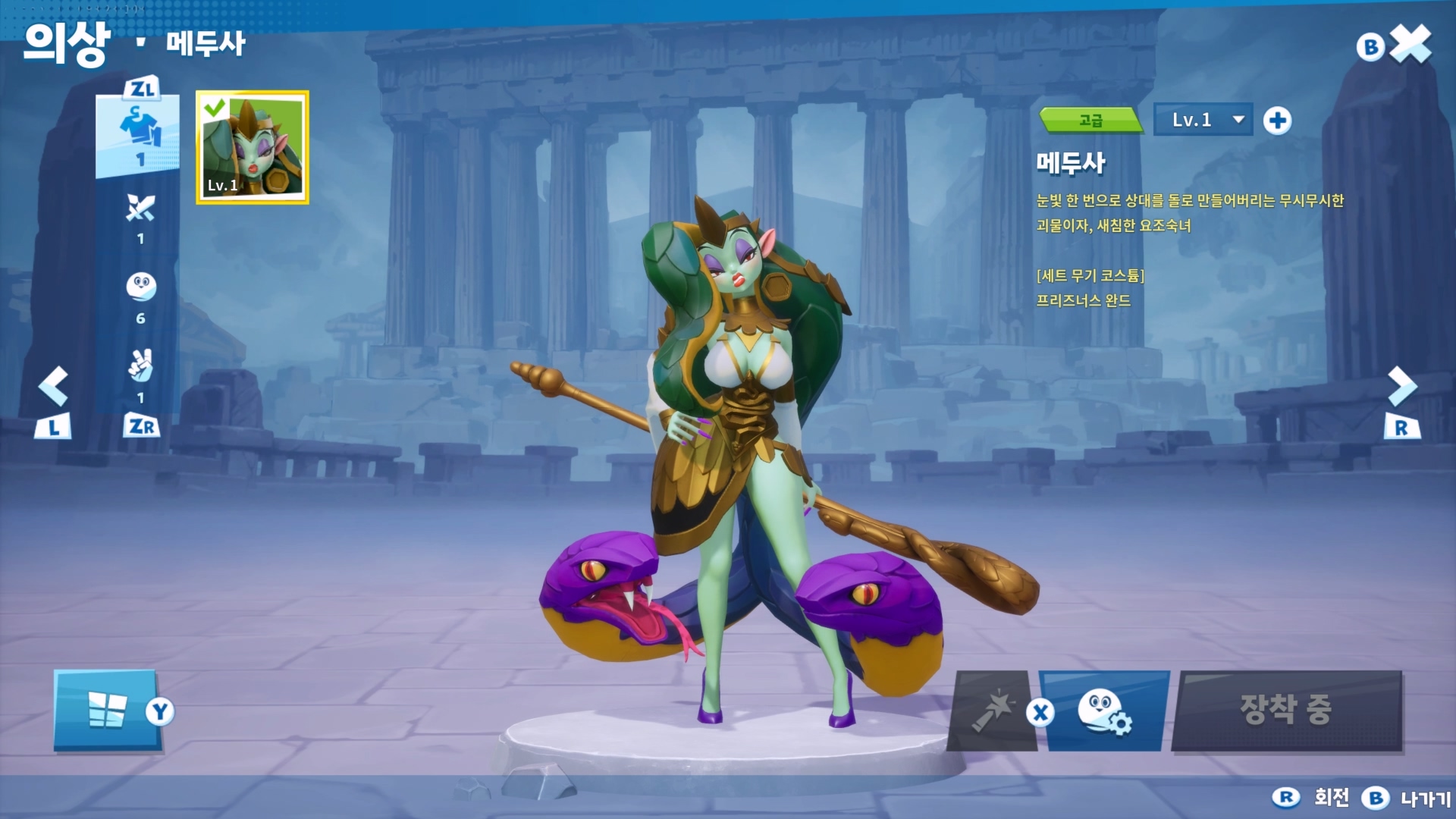Close the costume screen with the X
The height and width of the screenshot is (819, 1456).
(1410, 44)
